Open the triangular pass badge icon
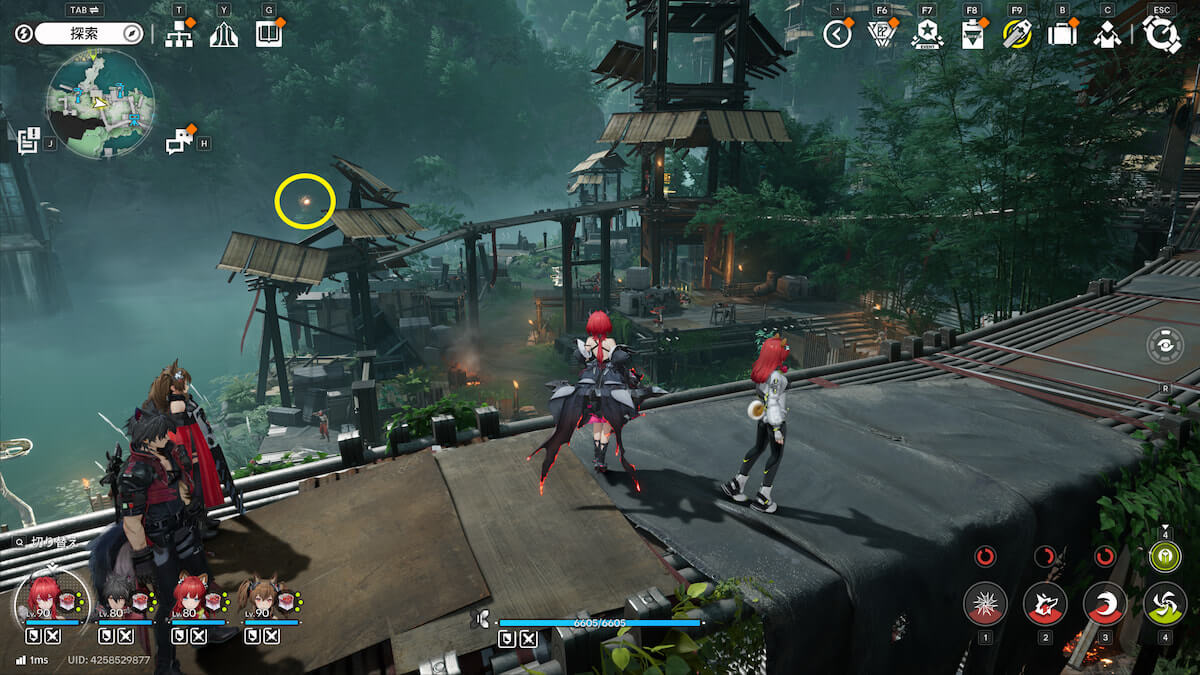This screenshot has width=1200, height=675. coord(882,35)
